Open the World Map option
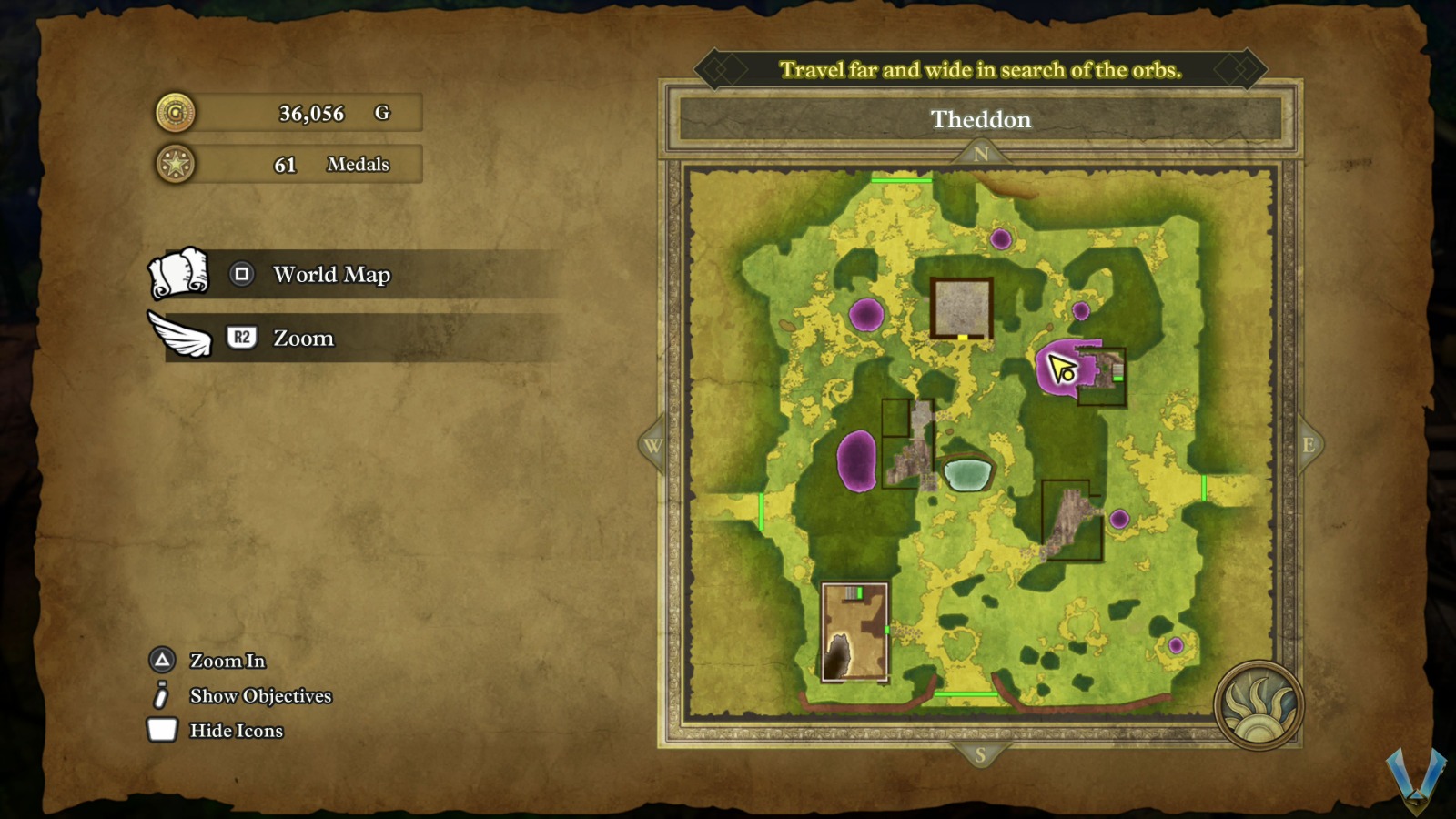The image size is (1456, 819). pyautogui.click(x=331, y=275)
